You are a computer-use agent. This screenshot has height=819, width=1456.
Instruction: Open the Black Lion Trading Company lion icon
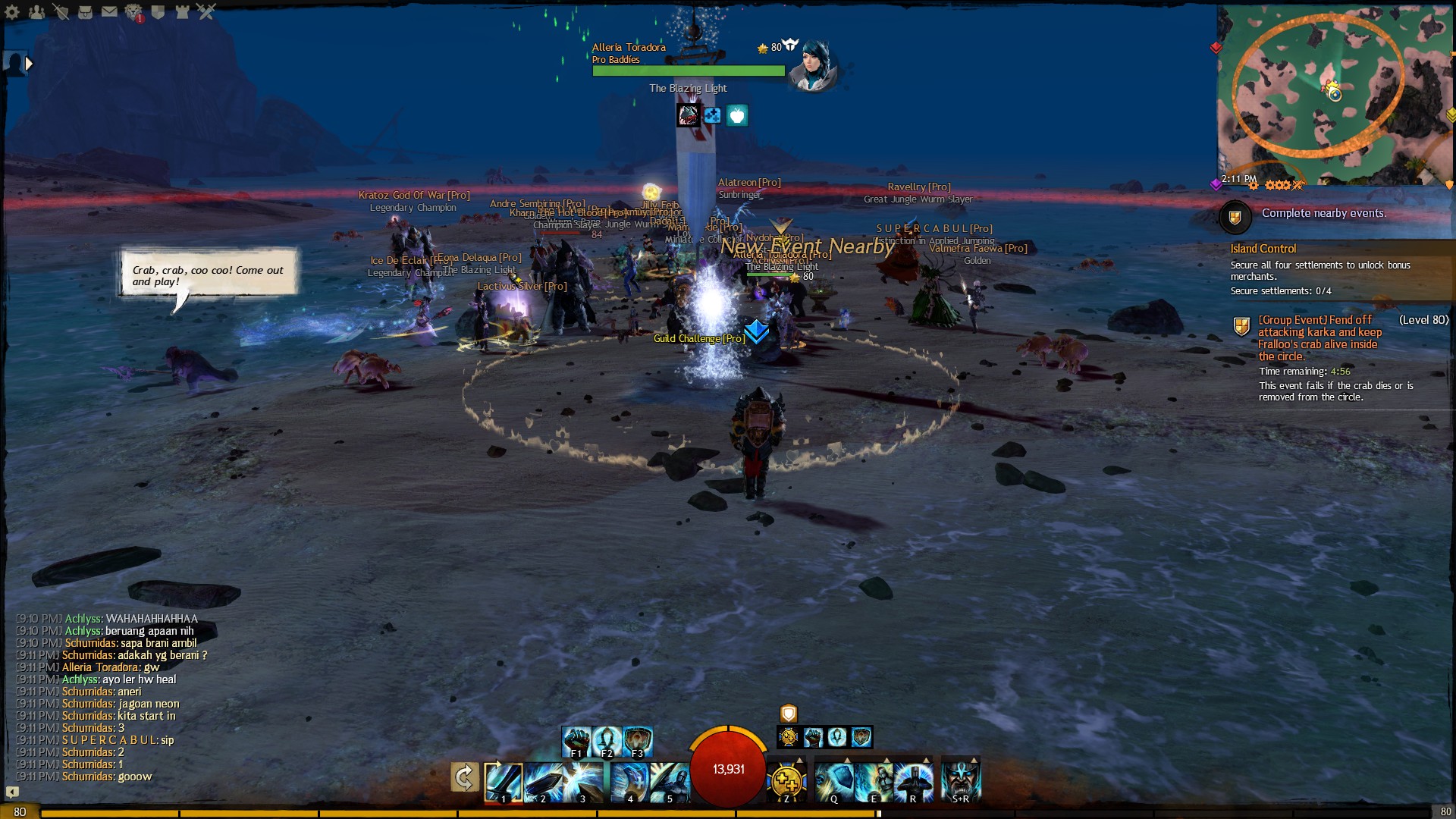point(133,12)
